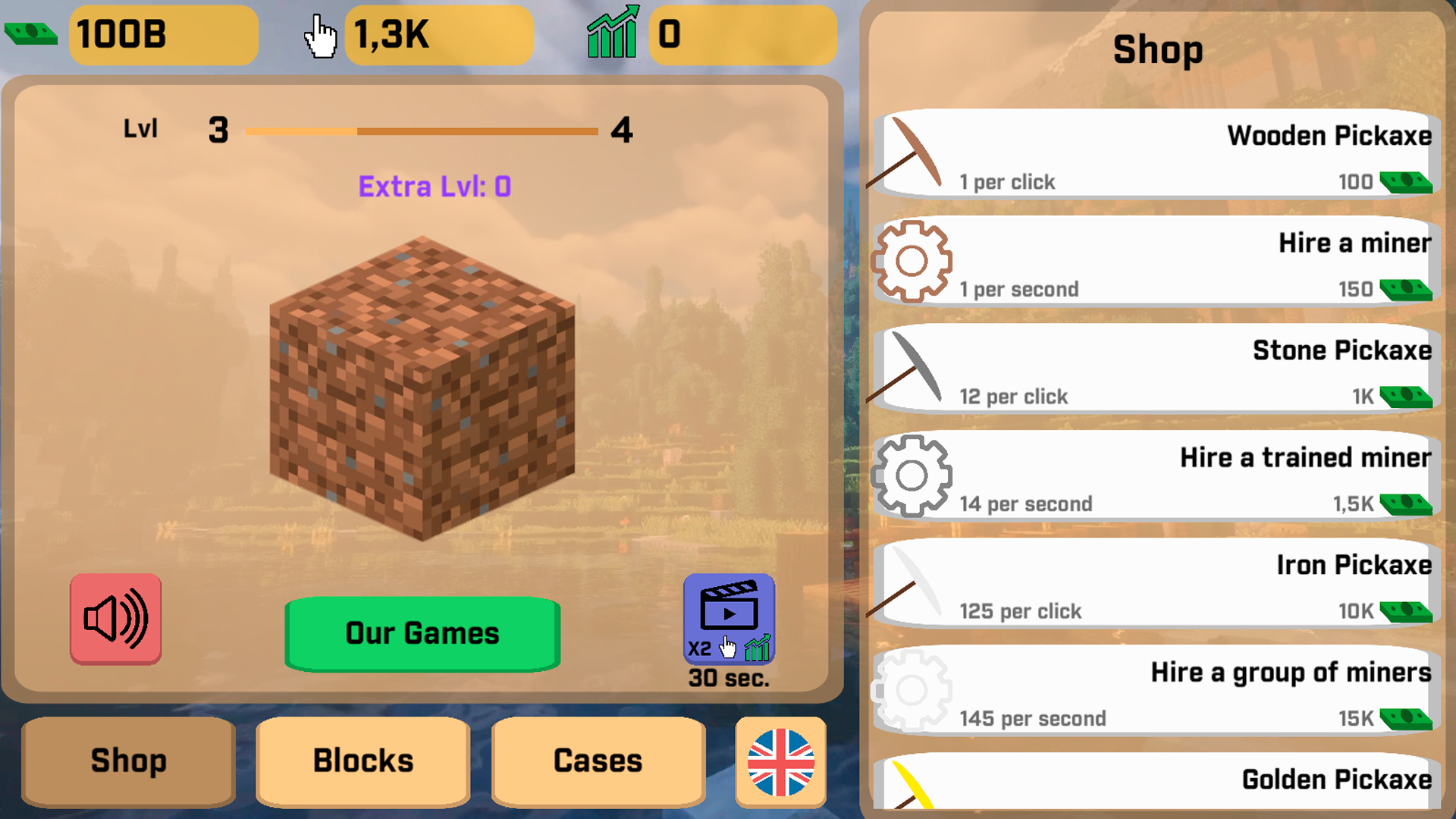The width and height of the screenshot is (1456, 819).
Task: Open the x2 income video ad offer
Action: (730, 618)
